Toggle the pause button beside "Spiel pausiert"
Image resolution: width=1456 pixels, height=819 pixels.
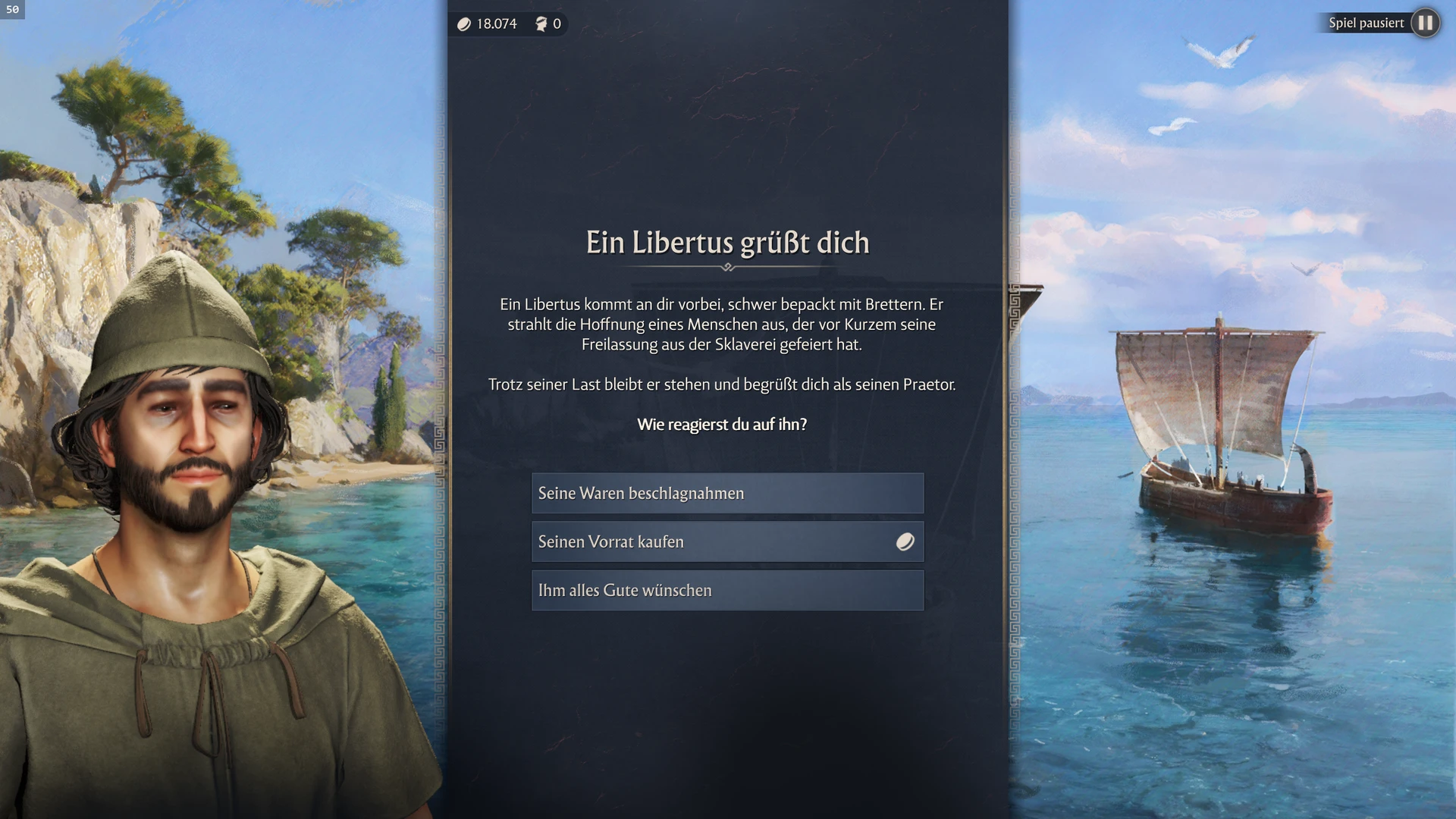(x=1425, y=23)
